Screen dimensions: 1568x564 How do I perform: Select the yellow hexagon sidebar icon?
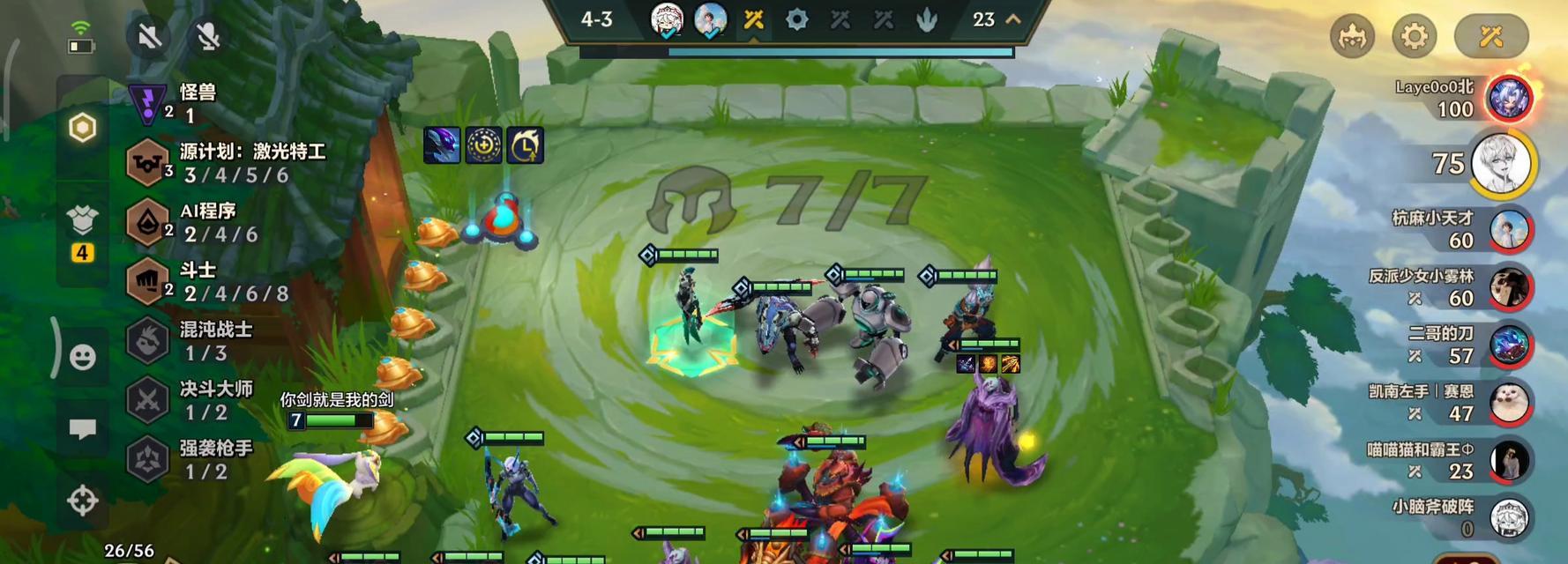click(83, 128)
